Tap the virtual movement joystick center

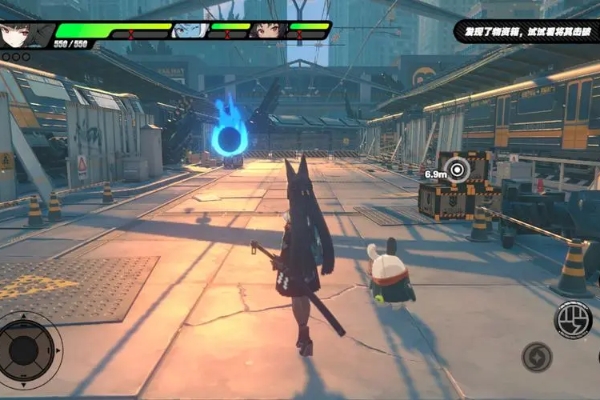click(27, 350)
